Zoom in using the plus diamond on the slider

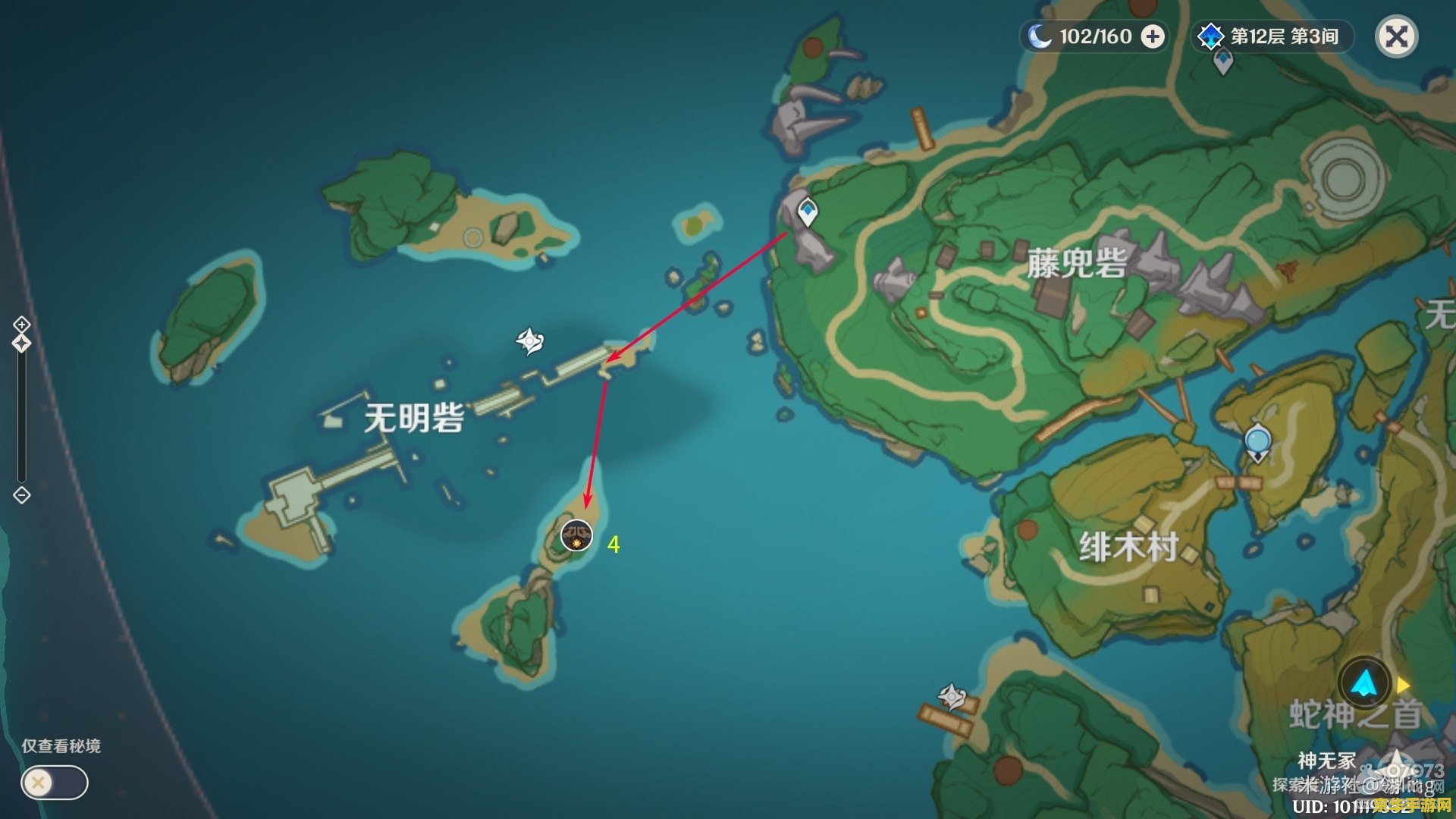[21, 324]
